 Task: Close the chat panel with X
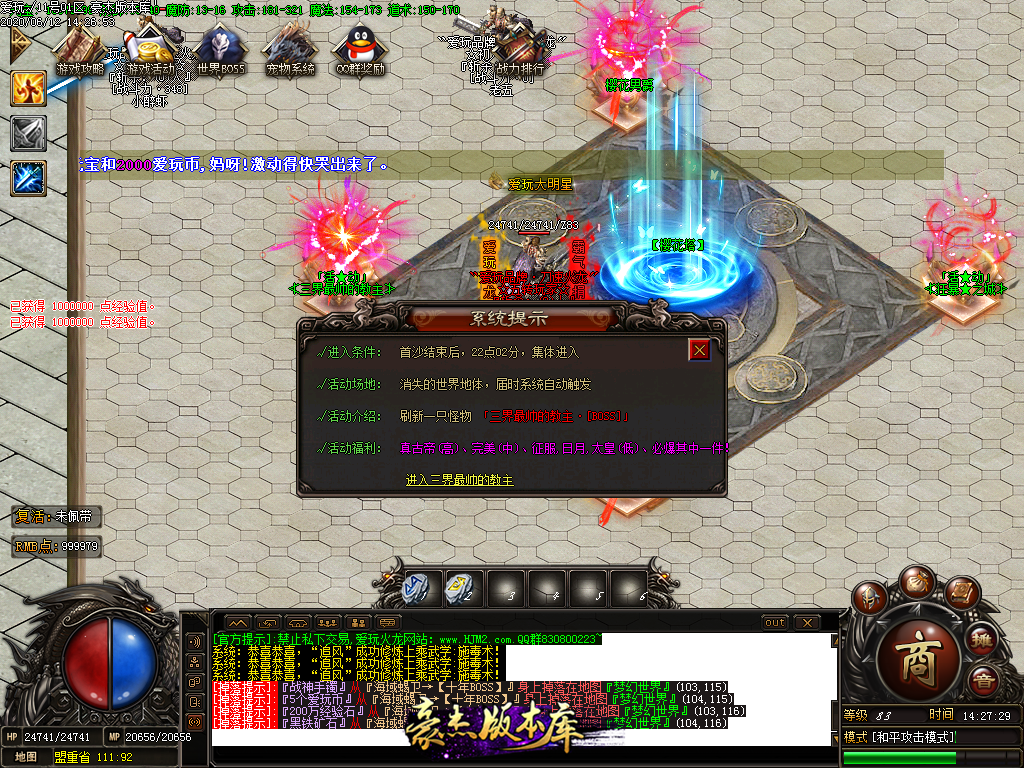807,622
